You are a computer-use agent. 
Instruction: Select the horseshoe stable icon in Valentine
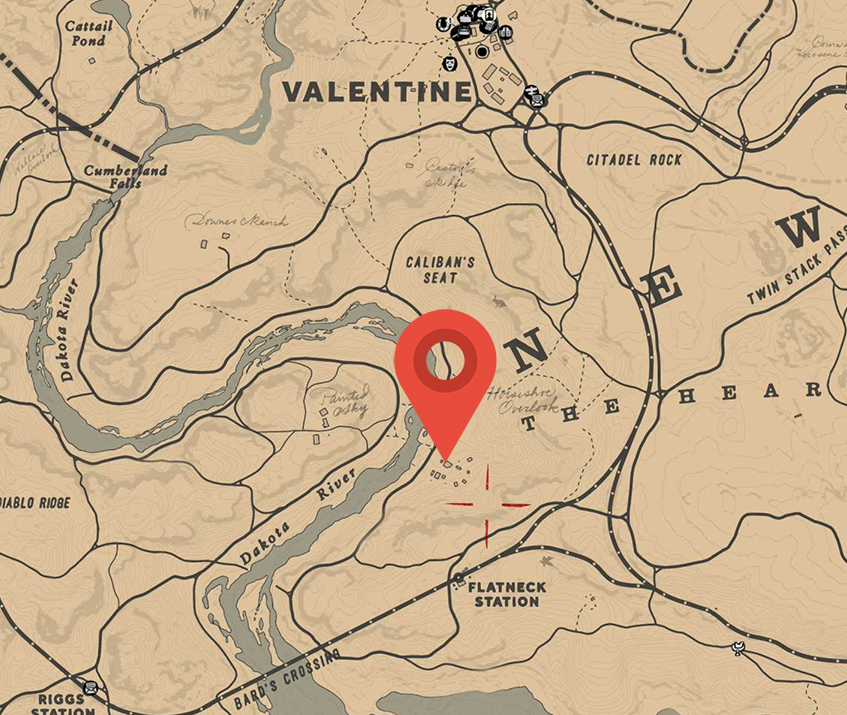click(x=443, y=24)
